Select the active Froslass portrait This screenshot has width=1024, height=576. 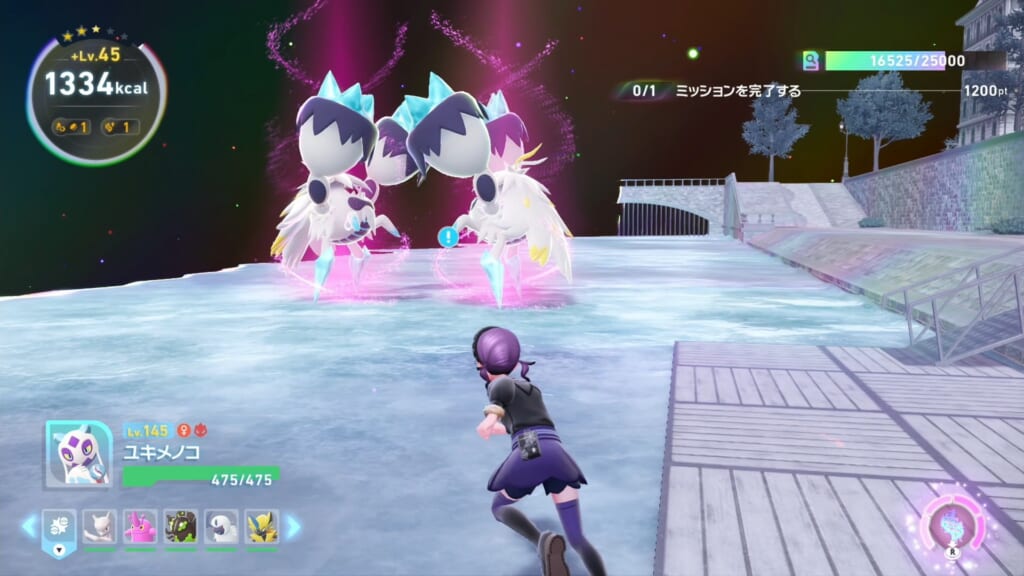click(79, 454)
